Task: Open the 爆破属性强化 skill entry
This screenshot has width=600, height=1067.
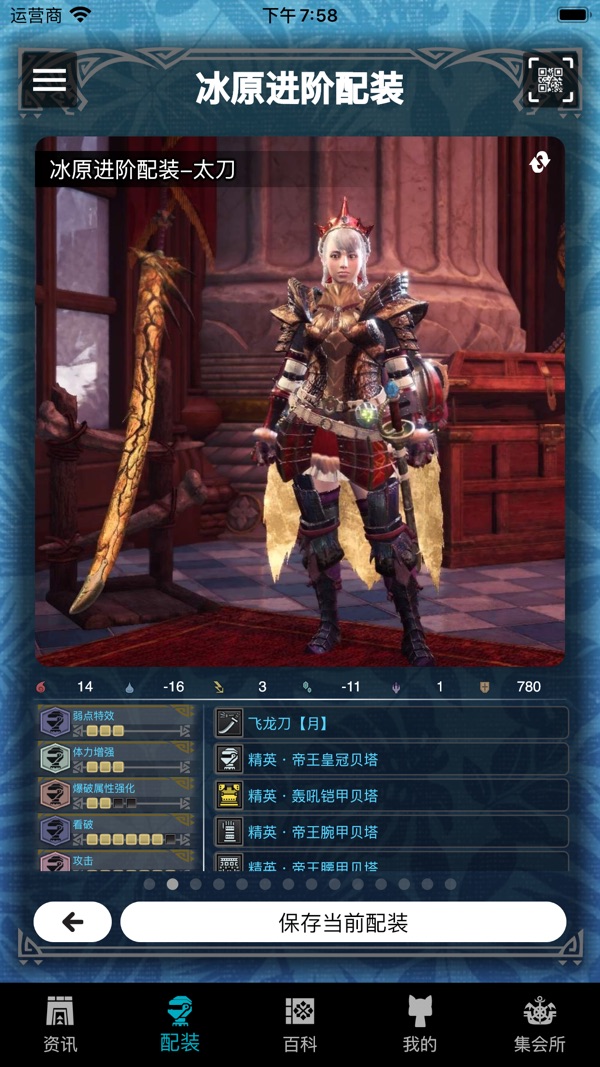Action: click(x=116, y=795)
